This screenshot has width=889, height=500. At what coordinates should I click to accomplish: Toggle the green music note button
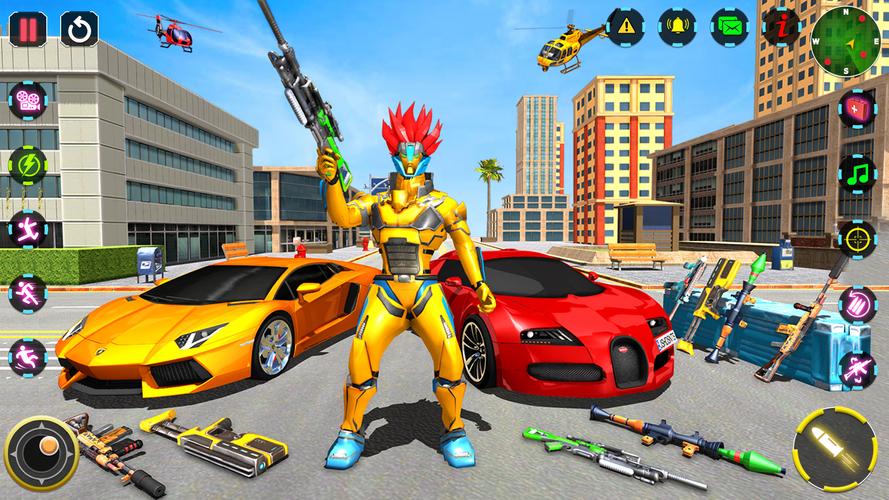tap(857, 173)
